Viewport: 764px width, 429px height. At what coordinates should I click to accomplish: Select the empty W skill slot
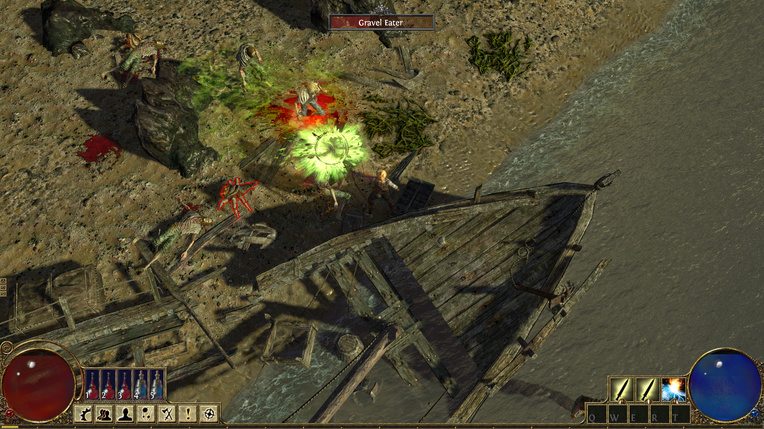(x=617, y=414)
